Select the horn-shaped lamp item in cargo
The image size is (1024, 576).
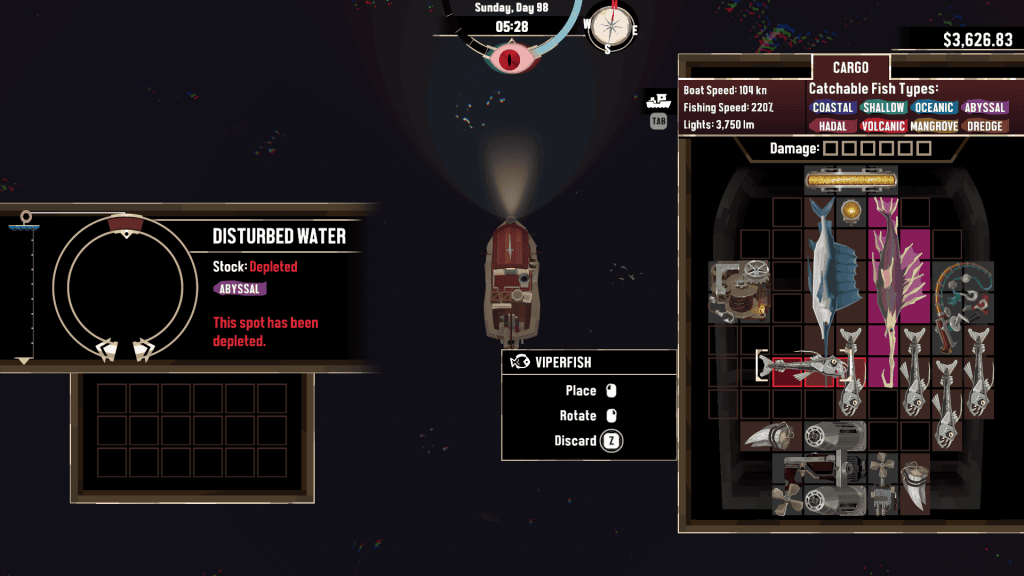coord(771,436)
